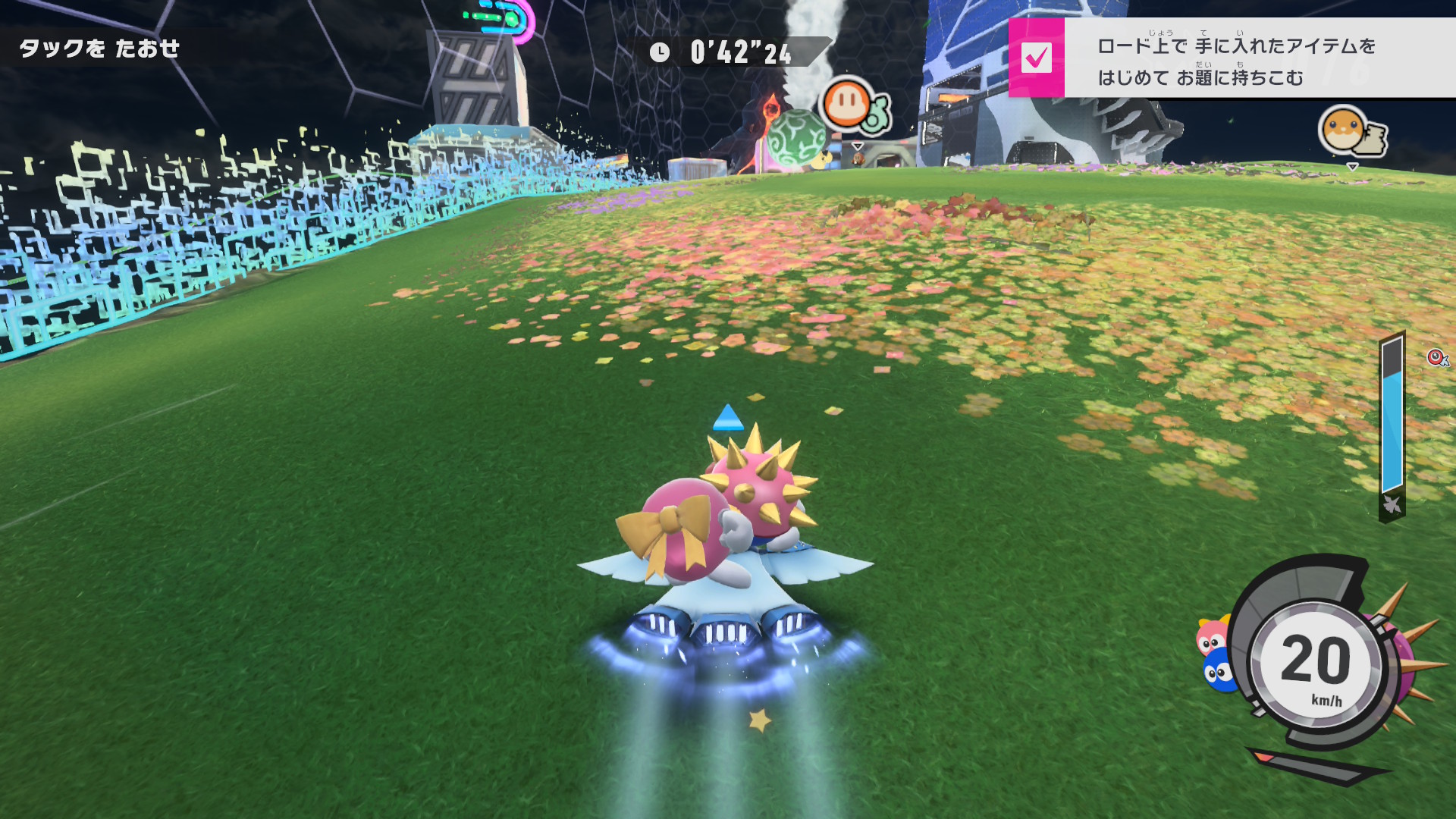The height and width of the screenshot is (819, 1456).
Task: Click the pink checkmark on the checklist notification
Action: point(1036,58)
